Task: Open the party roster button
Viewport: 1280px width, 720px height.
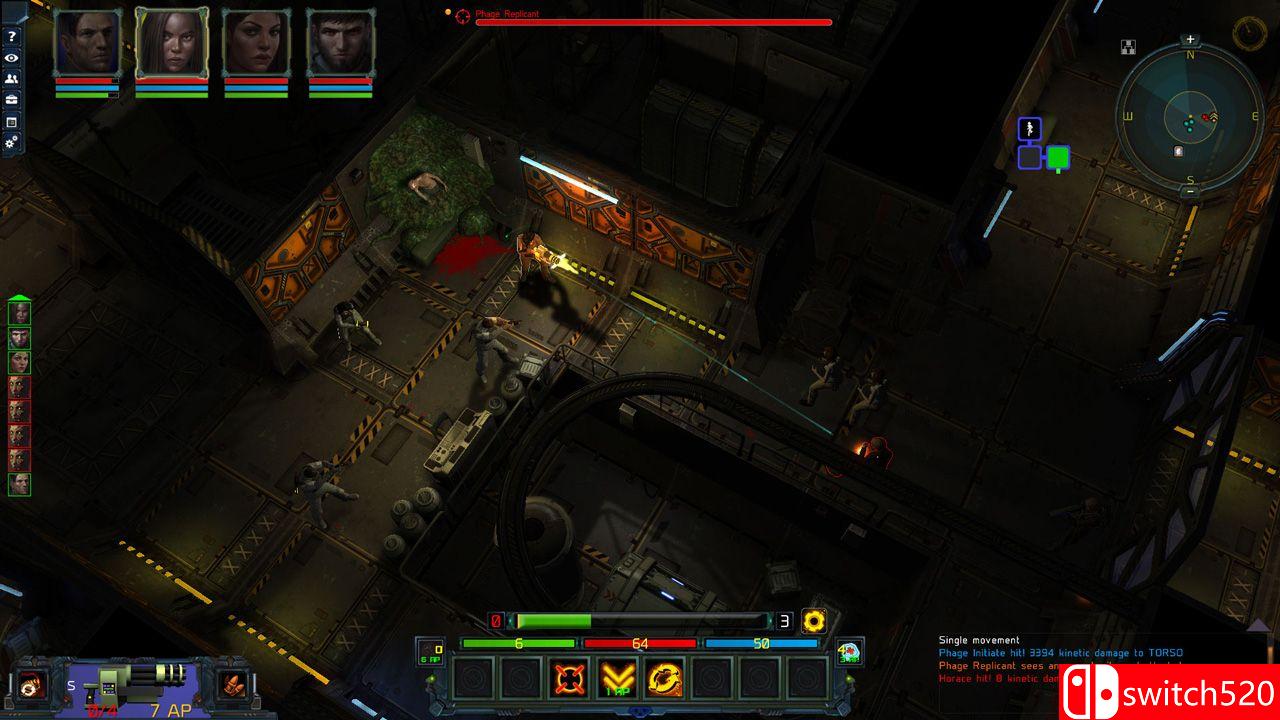Action: (x=11, y=79)
